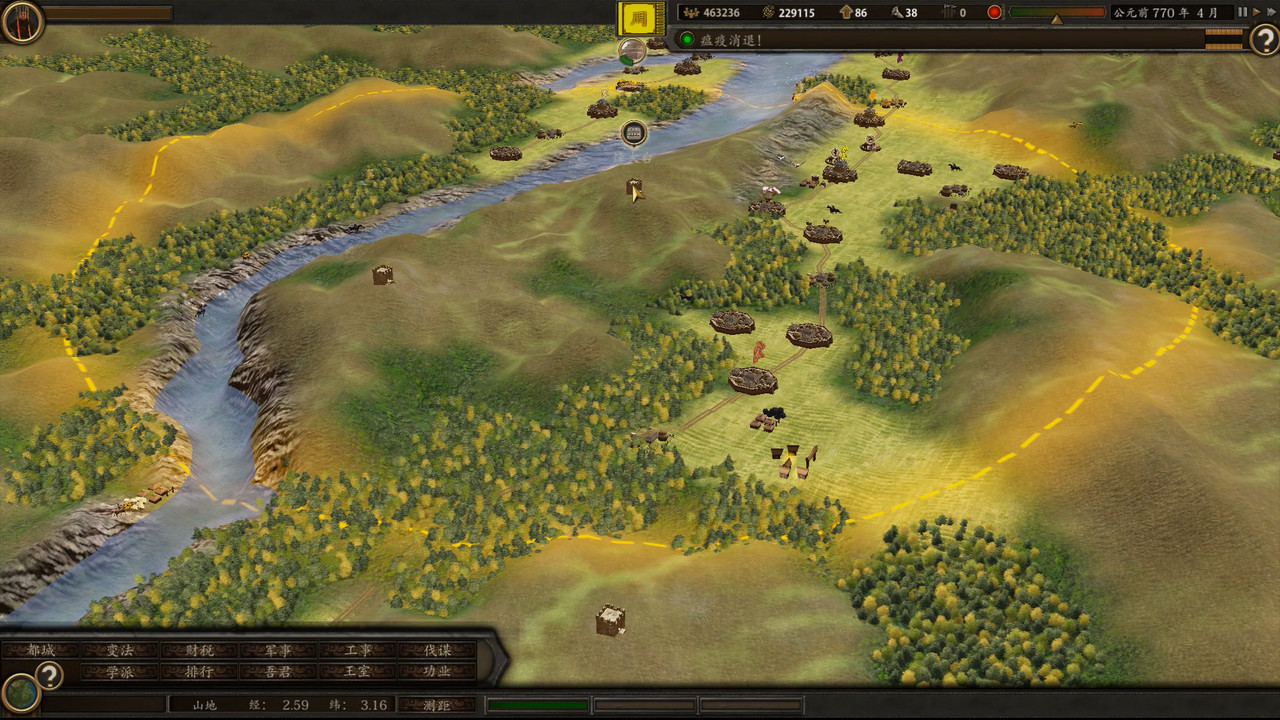
Task: Open the 都城 (capital) menu
Action: point(41,650)
